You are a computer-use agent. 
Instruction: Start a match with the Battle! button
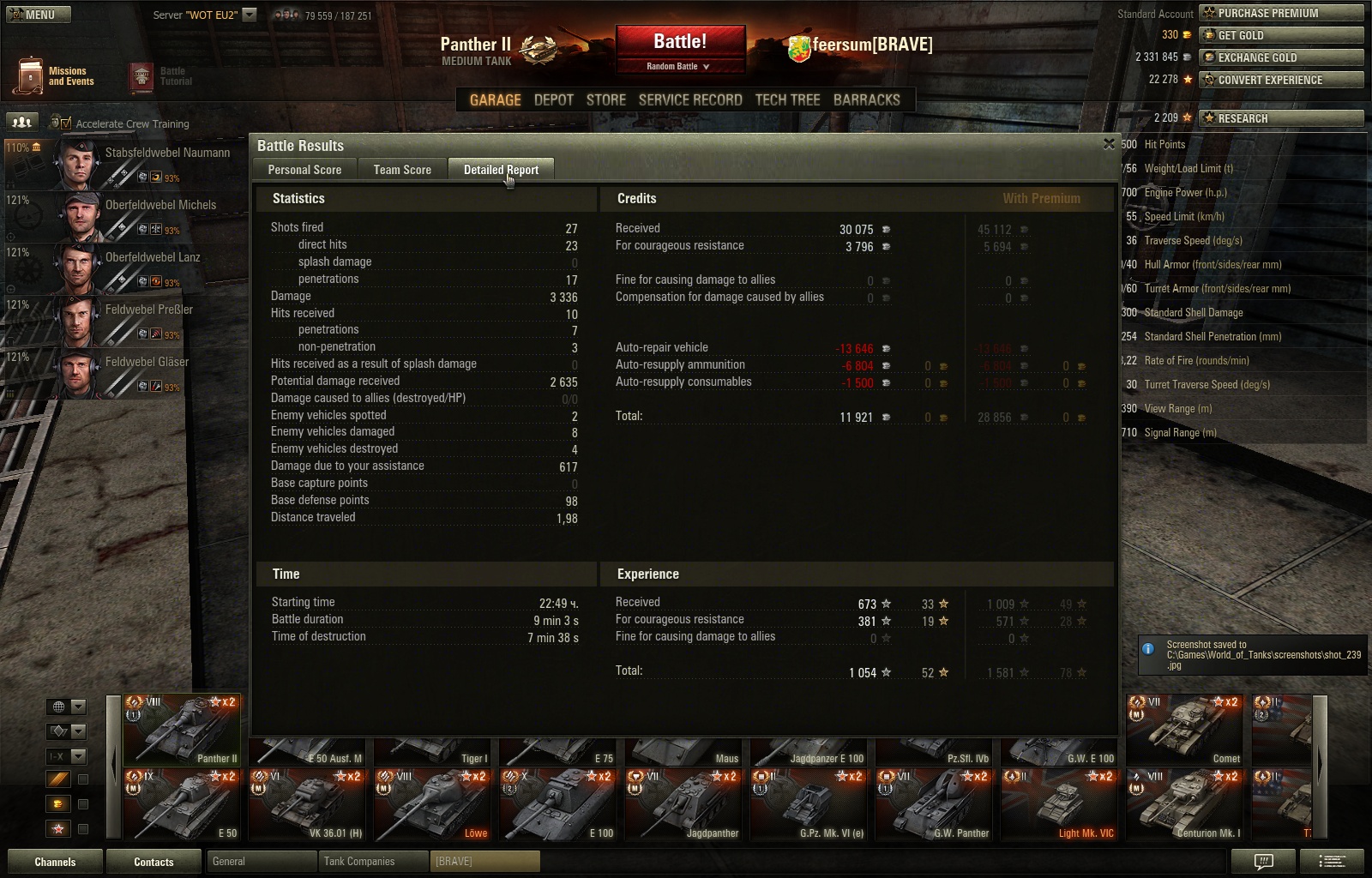679,42
